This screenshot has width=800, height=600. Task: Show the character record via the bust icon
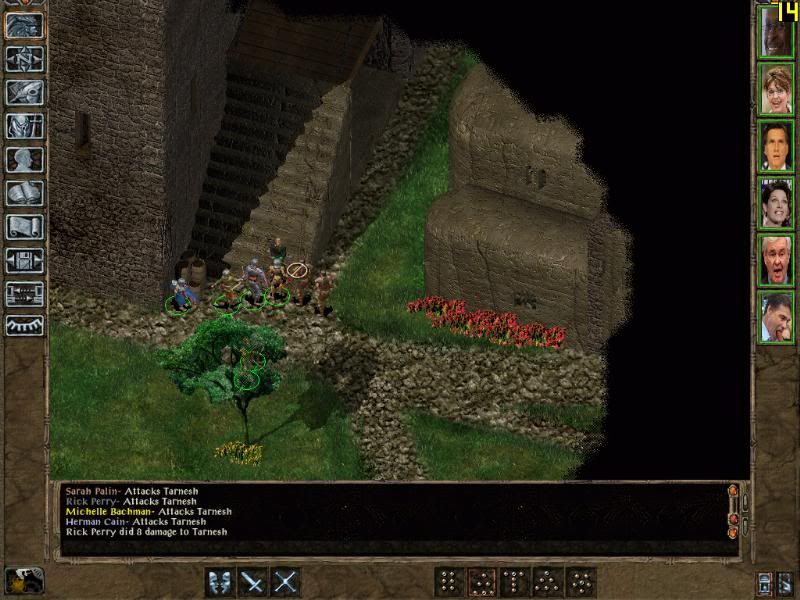25,159
